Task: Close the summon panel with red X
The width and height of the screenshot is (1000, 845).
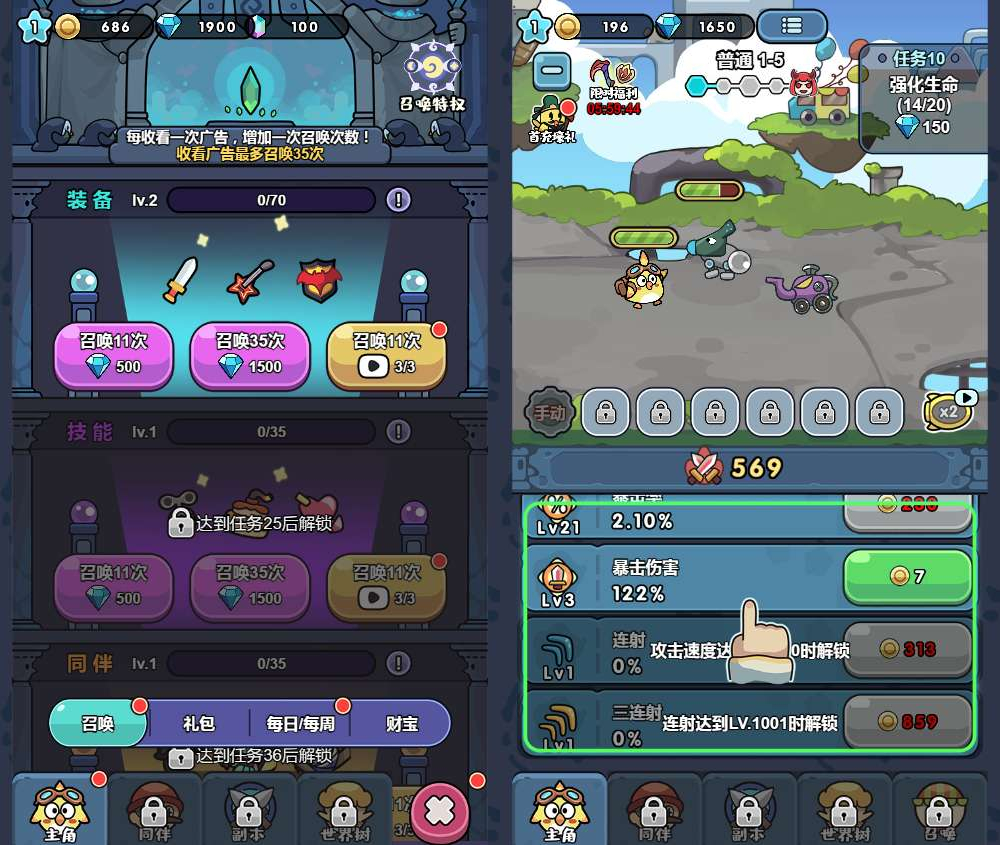Action: [x=440, y=809]
